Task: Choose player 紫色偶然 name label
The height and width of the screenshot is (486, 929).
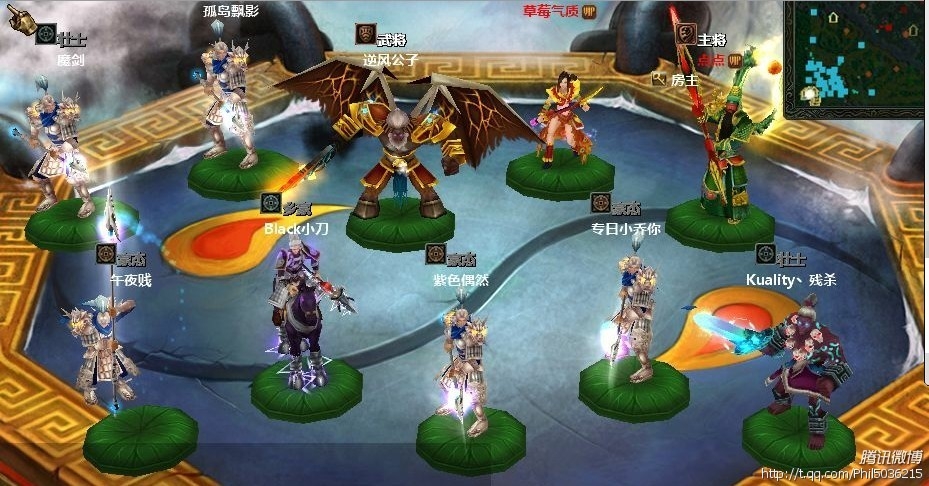Action: coord(461,280)
